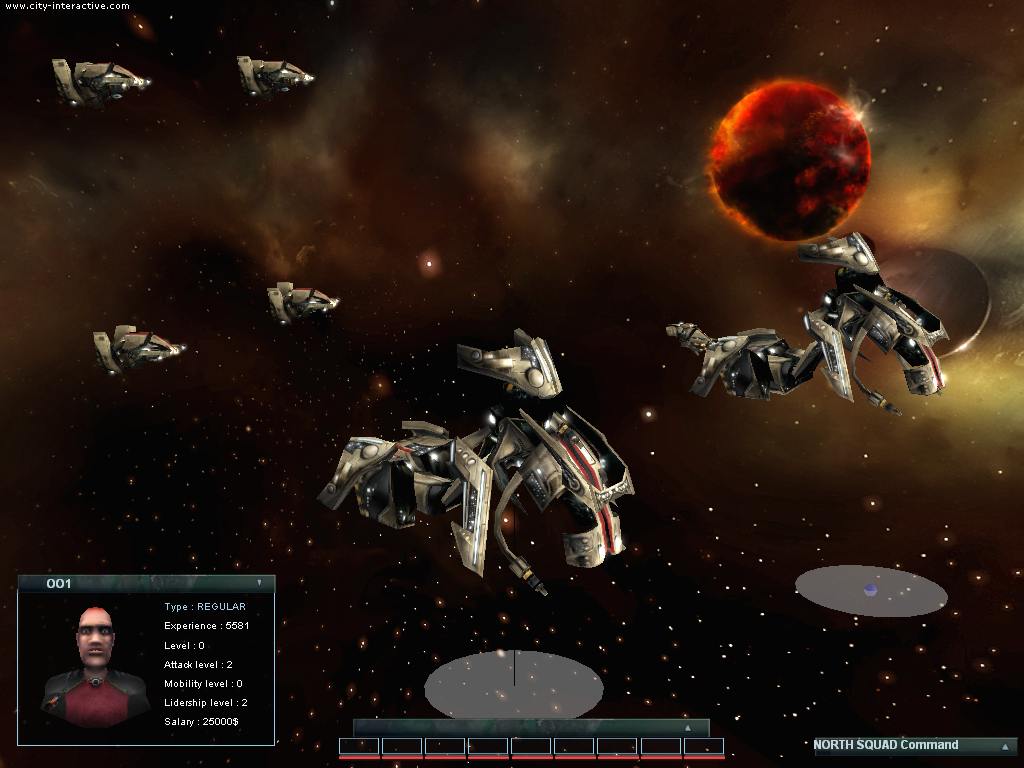Expand the bottom center slot bar panel
The width and height of the screenshot is (1024, 768).
coord(687,728)
